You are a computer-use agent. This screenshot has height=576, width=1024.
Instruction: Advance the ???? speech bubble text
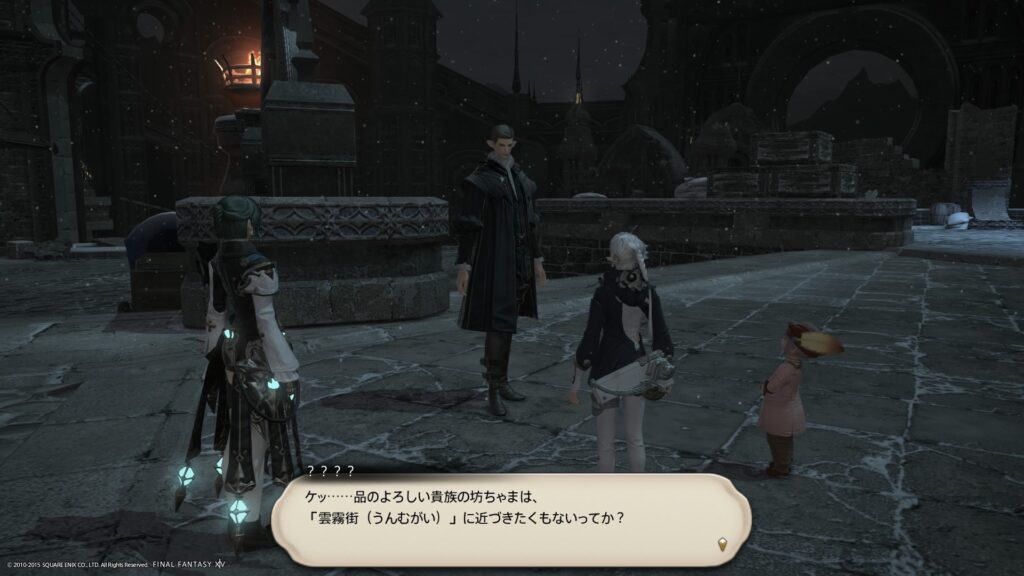pyautogui.click(x=510, y=519)
